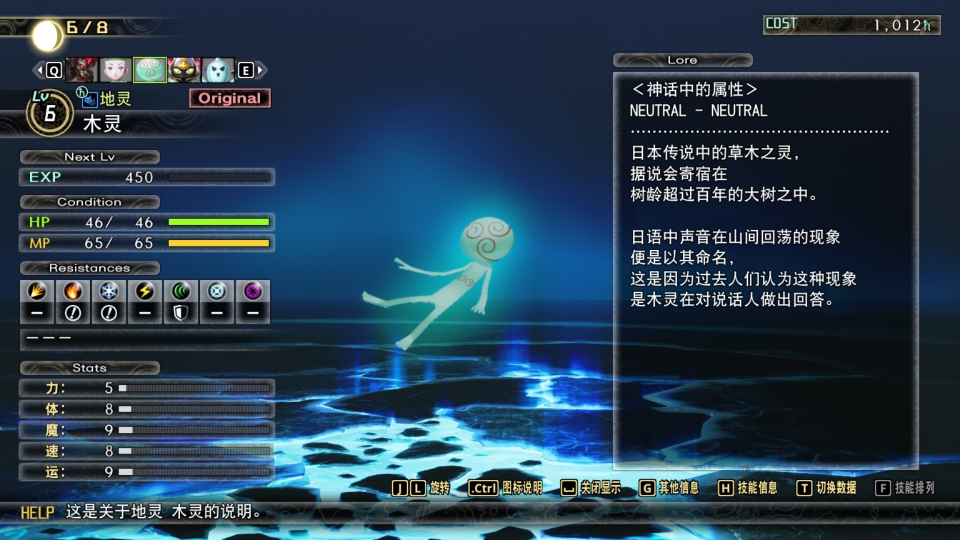960x540 pixels.
Task: Go to previous demon with left arrow
Action: coord(41,70)
